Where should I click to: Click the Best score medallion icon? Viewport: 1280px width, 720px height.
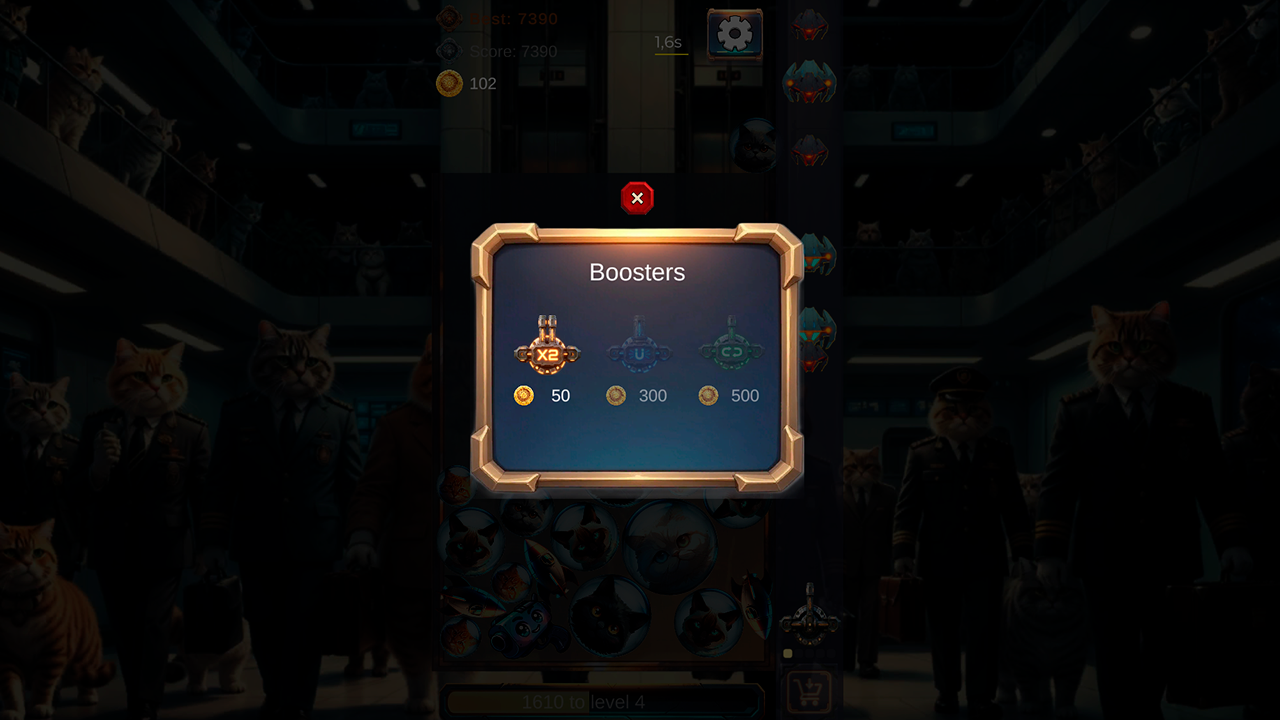pyautogui.click(x=449, y=17)
